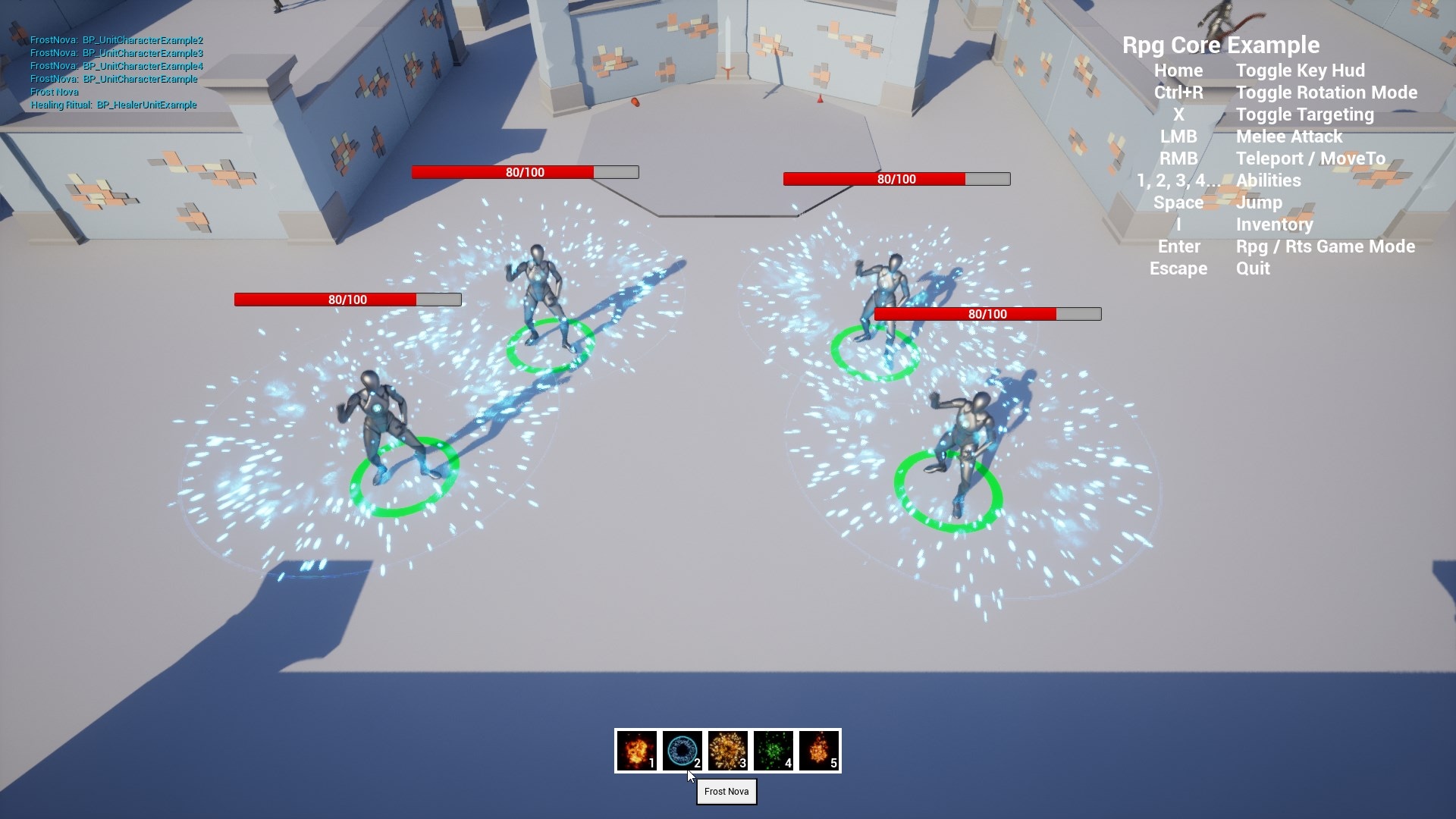Open 'Inventory' in the key HUD list
1456x819 pixels.
point(1274,224)
